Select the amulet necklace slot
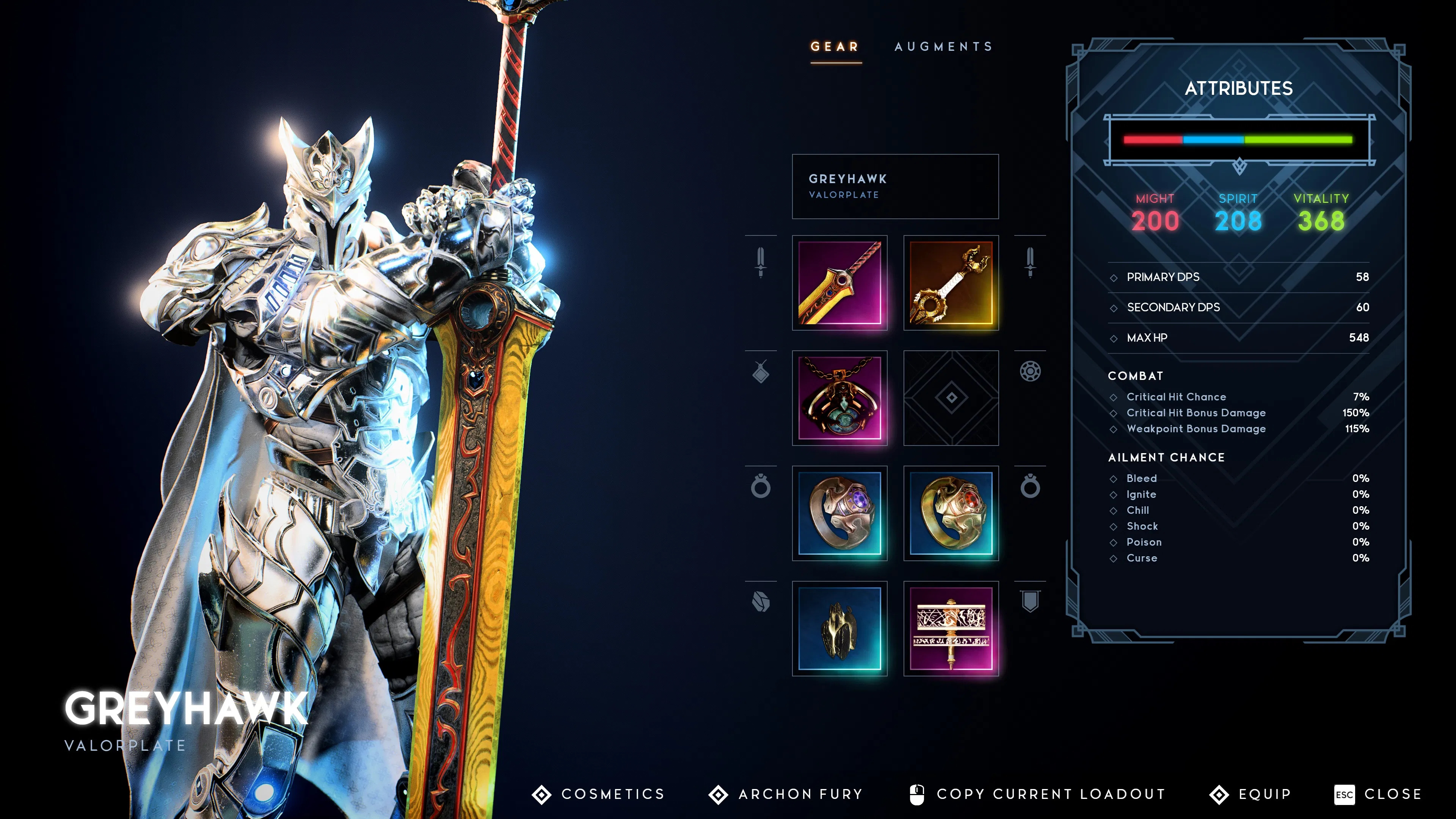Screen dimensions: 1456x819 tap(839, 398)
